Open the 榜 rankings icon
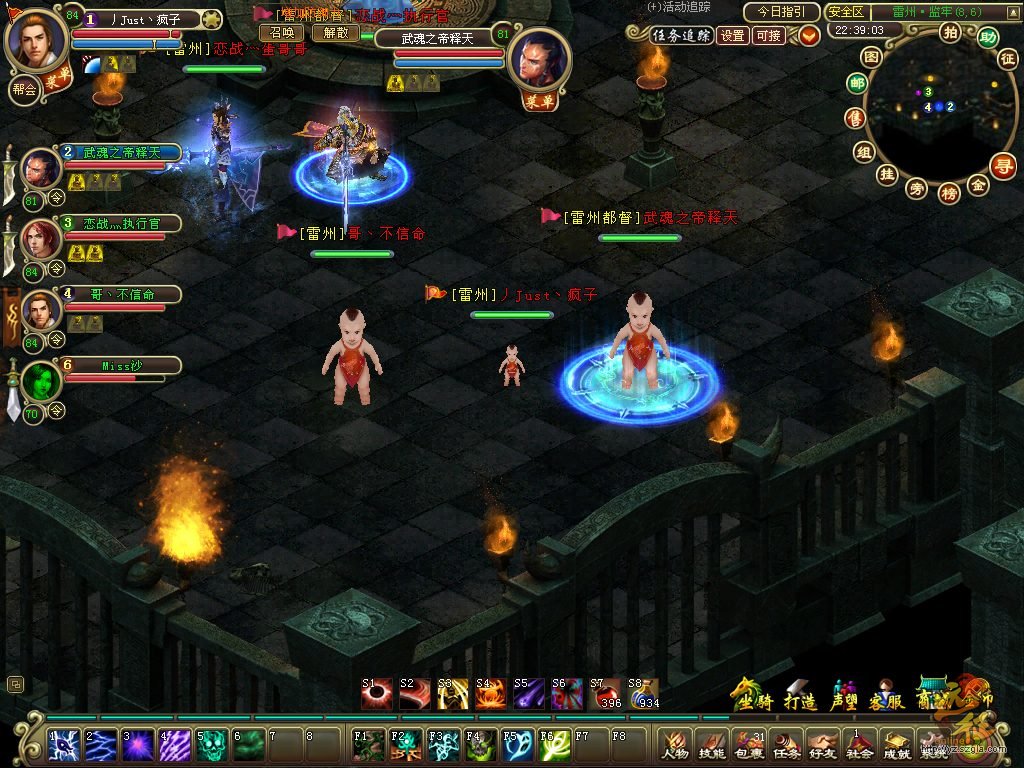The width and height of the screenshot is (1024, 768). coord(949,193)
